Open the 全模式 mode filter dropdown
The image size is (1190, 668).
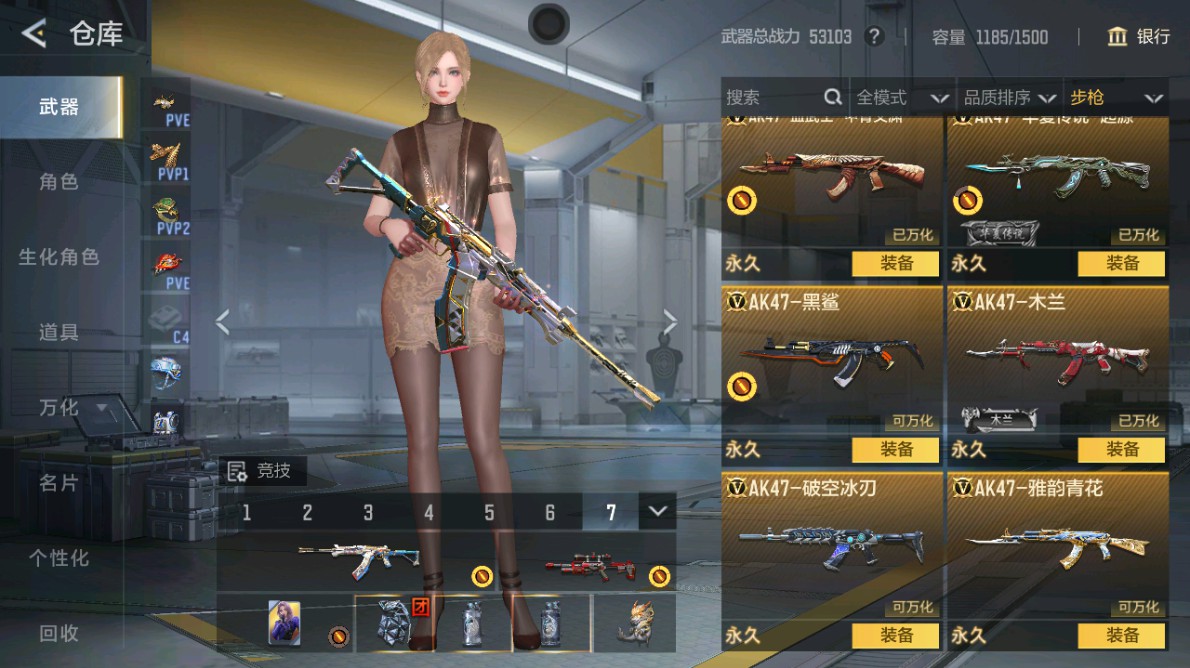click(901, 97)
